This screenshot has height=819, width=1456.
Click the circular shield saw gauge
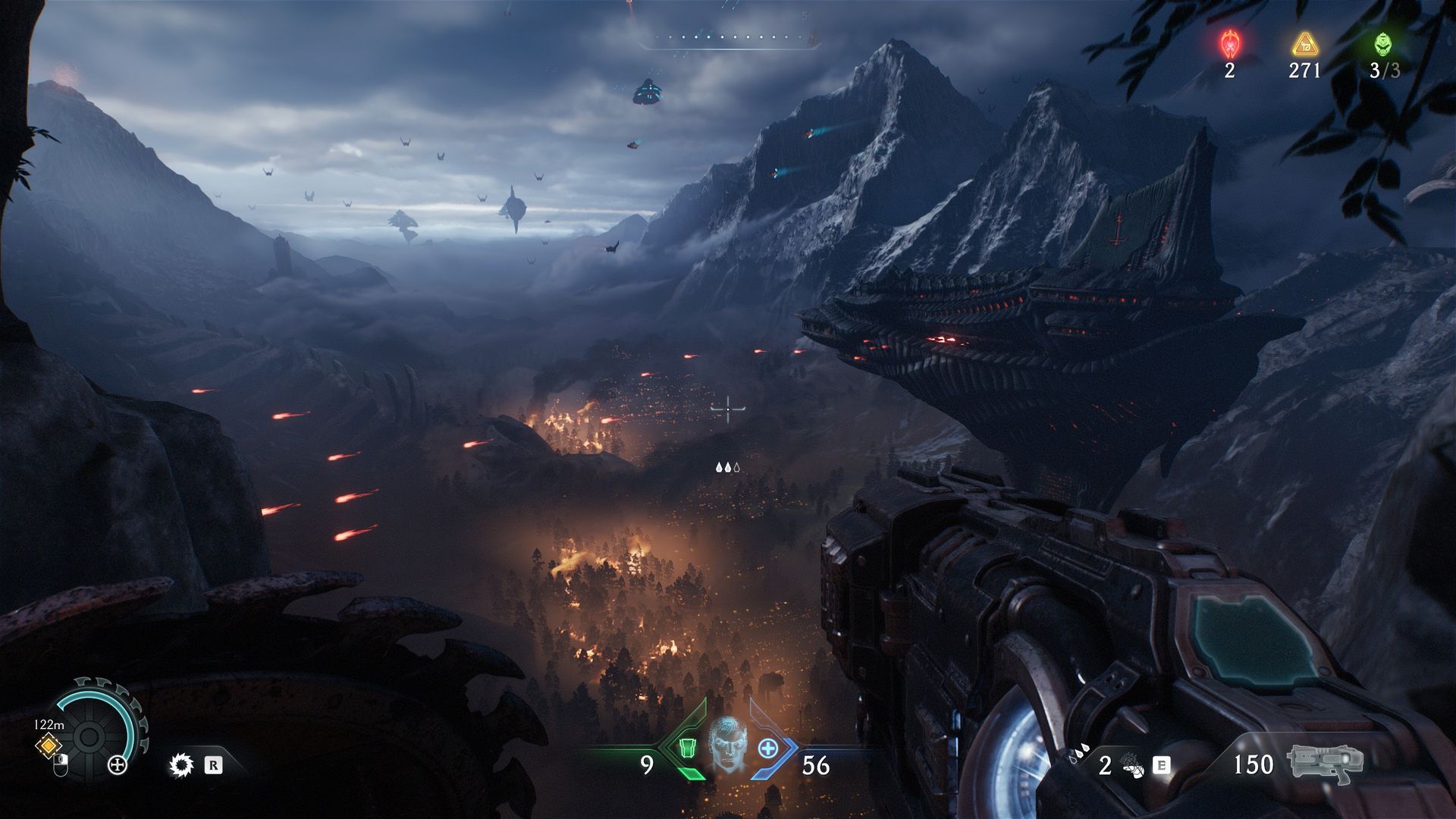[x=89, y=734]
